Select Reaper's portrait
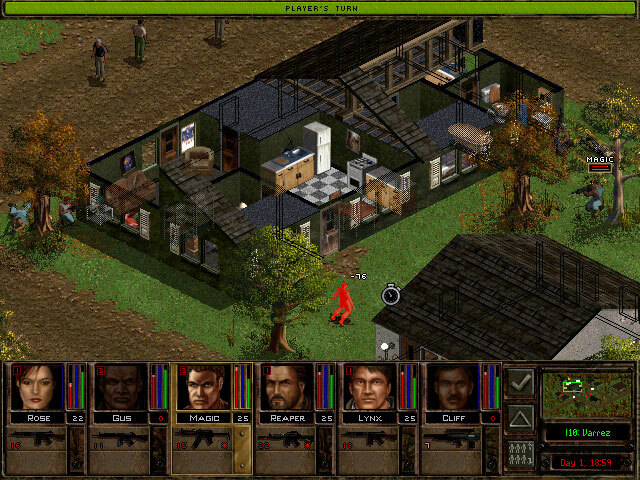The height and width of the screenshot is (480, 640). [x=286, y=388]
